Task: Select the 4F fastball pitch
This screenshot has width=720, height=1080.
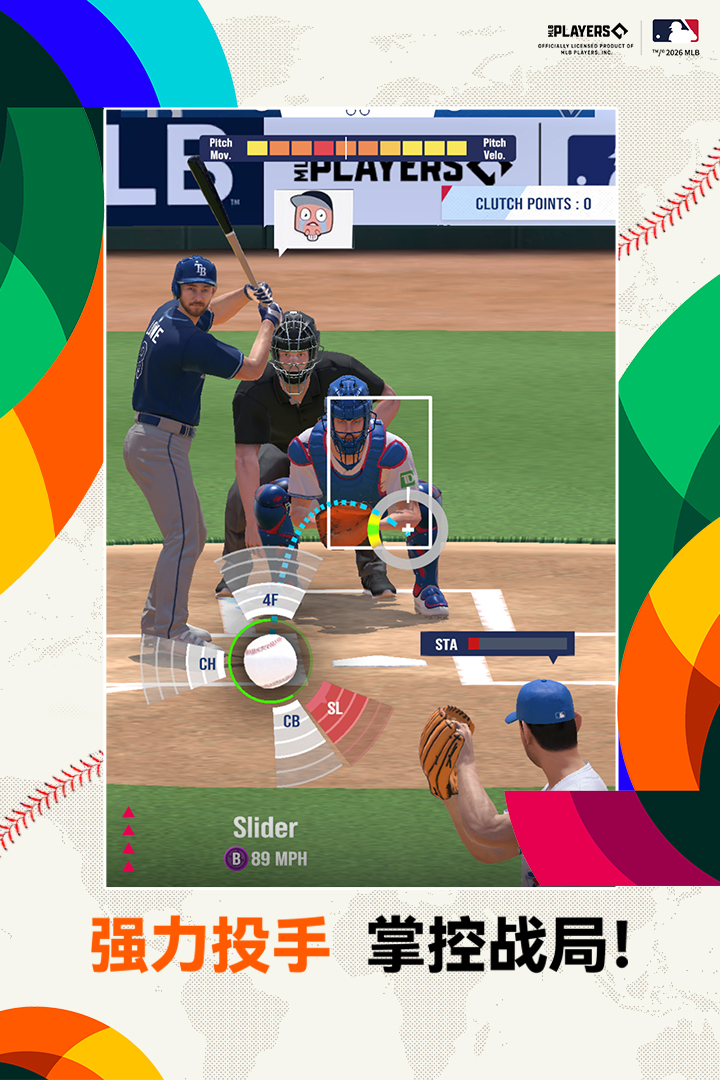Action: (x=270, y=599)
